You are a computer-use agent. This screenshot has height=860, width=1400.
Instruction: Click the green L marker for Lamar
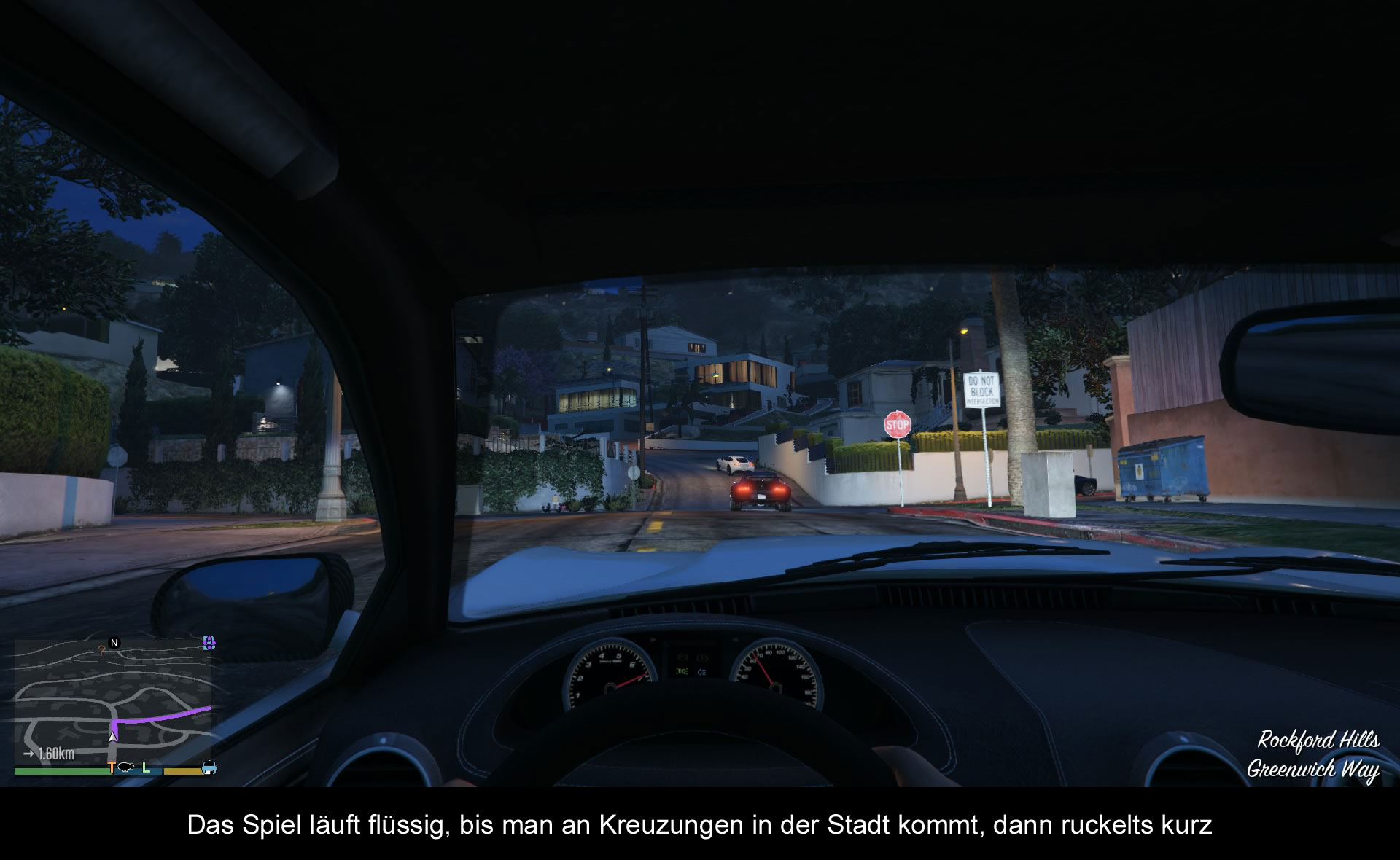point(146,767)
